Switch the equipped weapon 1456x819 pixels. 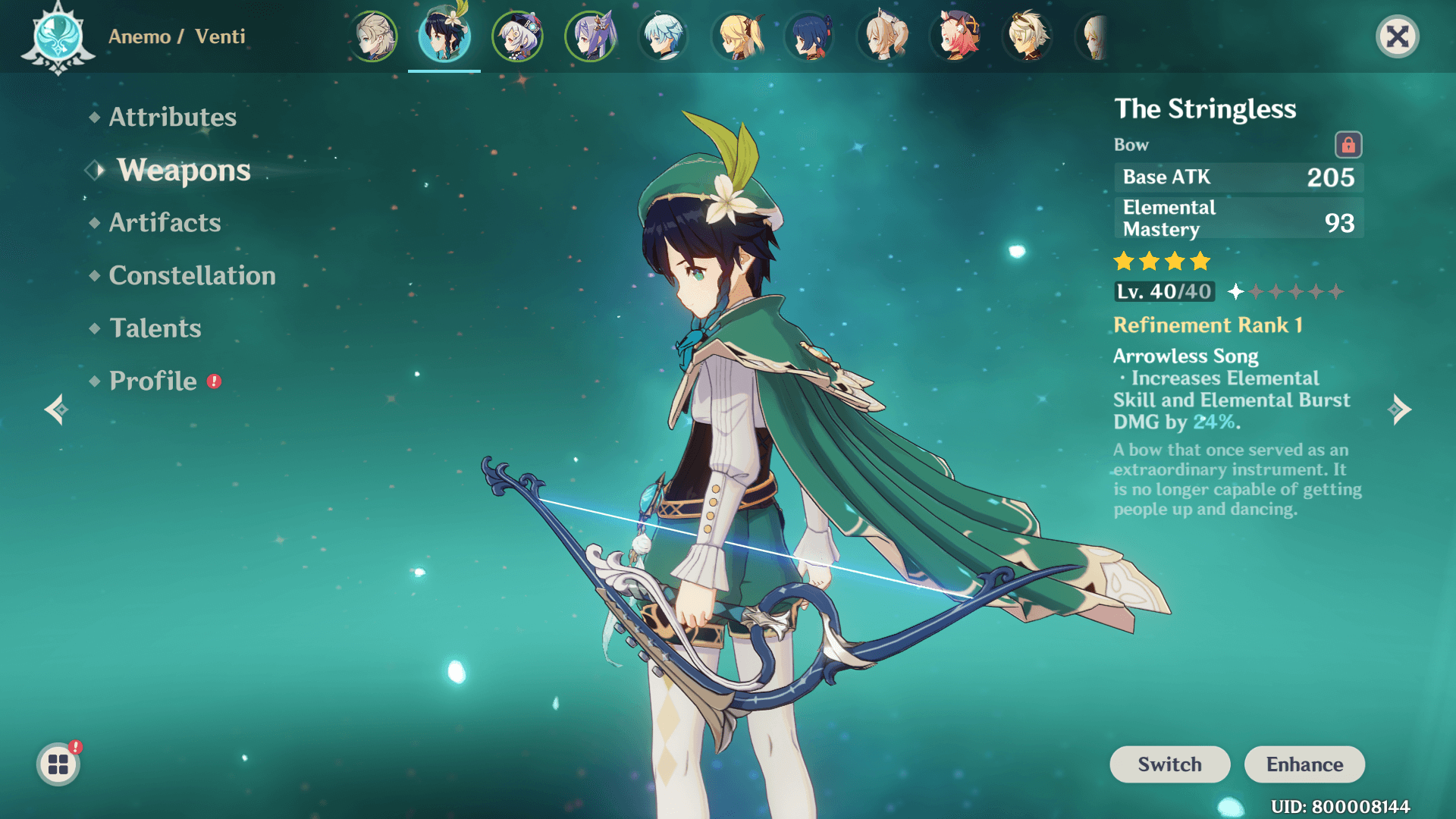tap(1169, 764)
